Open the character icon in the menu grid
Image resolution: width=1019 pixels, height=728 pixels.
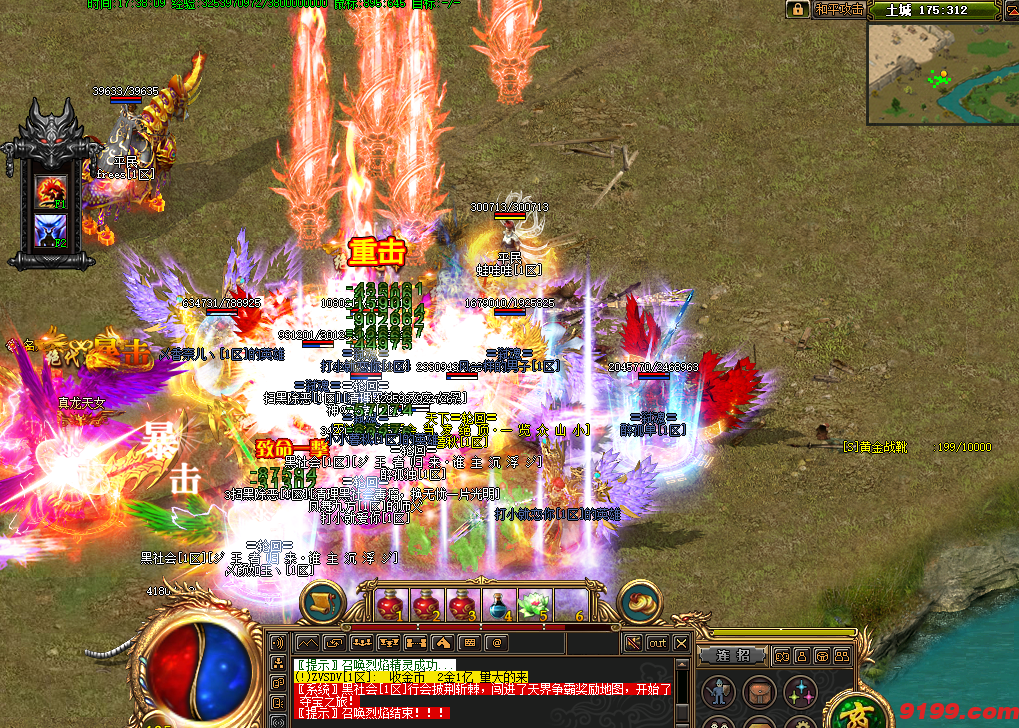[x=717, y=691]
